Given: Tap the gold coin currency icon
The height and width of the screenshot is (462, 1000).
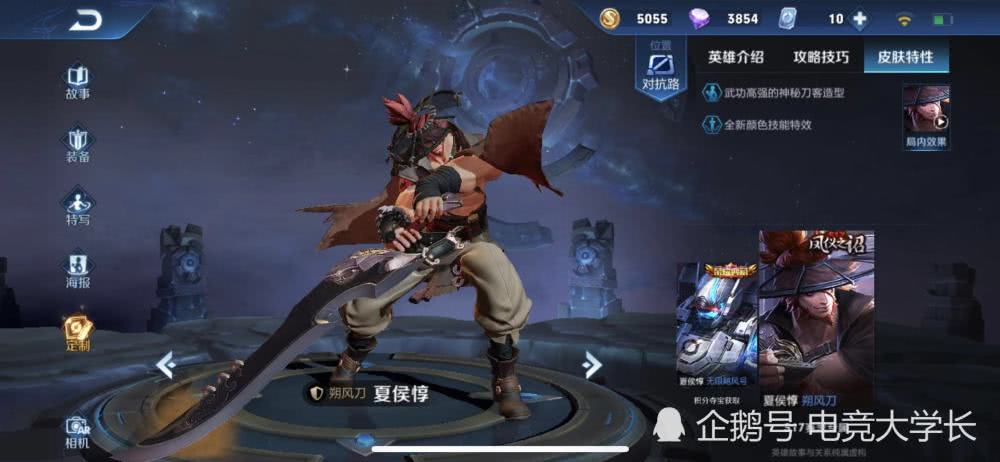Looking at the screenshot, I should [610, 19].
